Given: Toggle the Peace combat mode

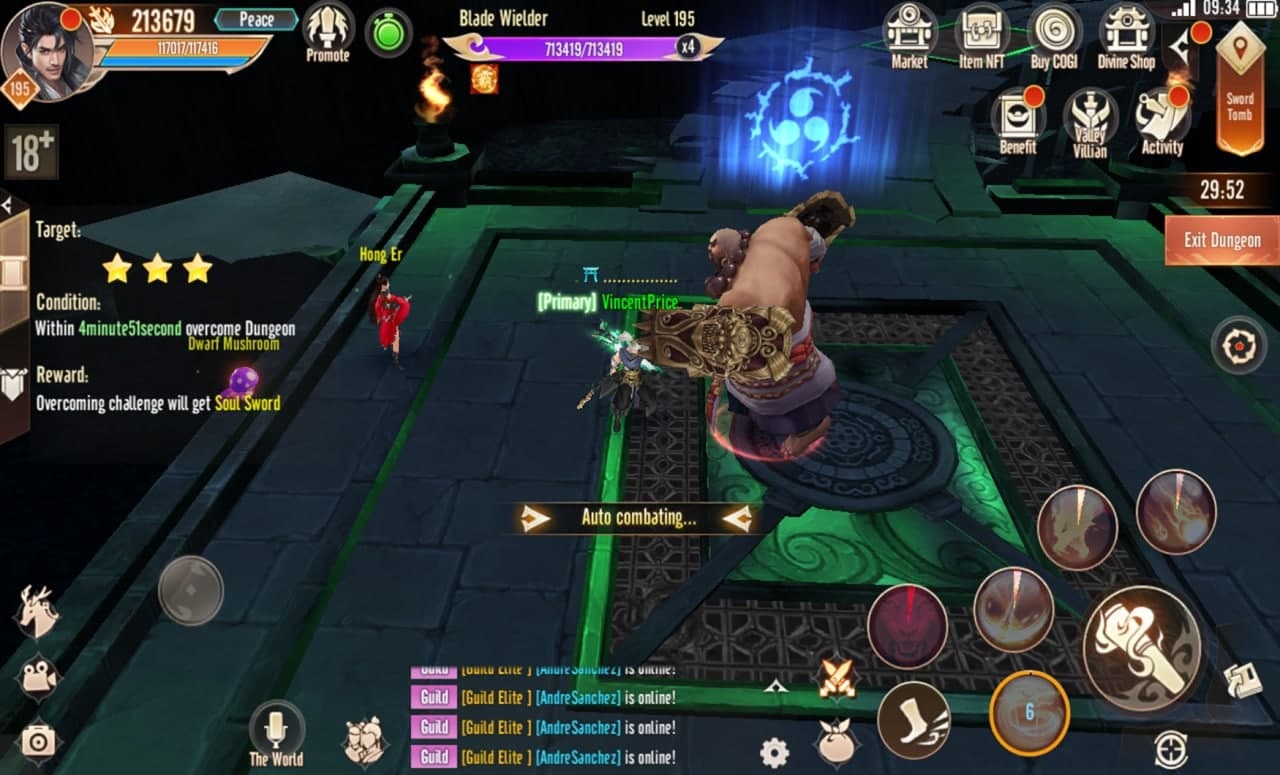Looking at the screenshot, I should (x=256, y=19).
